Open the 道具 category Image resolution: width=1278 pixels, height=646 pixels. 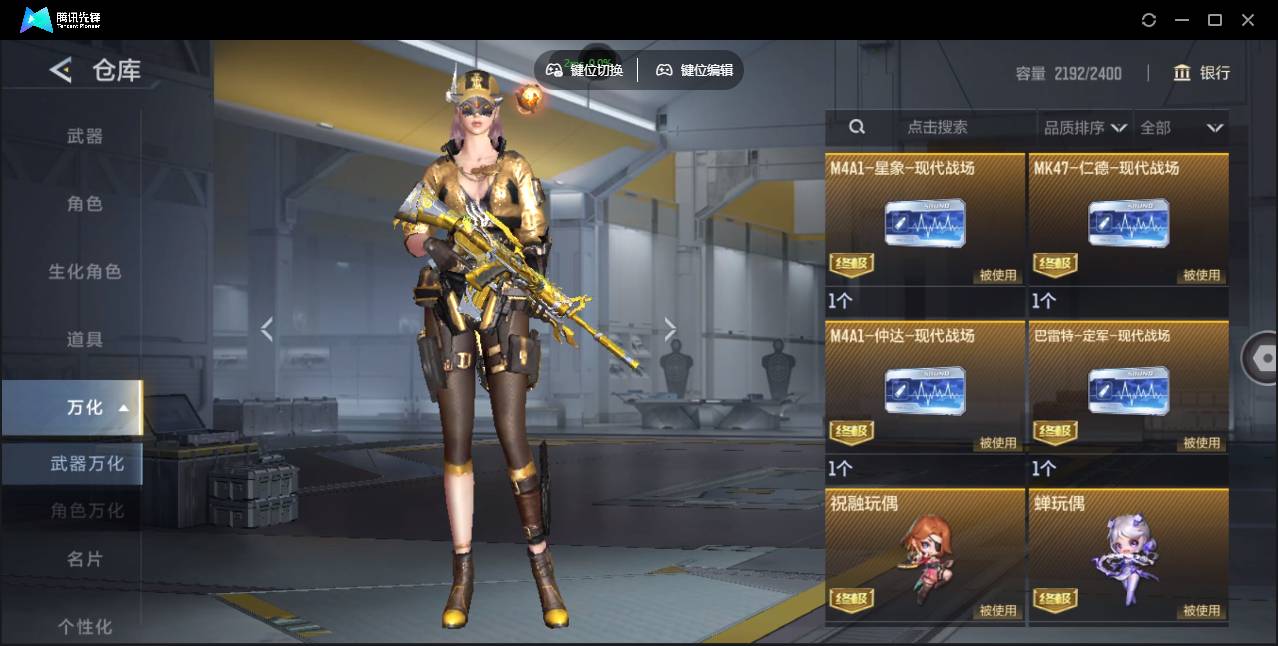coord(85,340)
